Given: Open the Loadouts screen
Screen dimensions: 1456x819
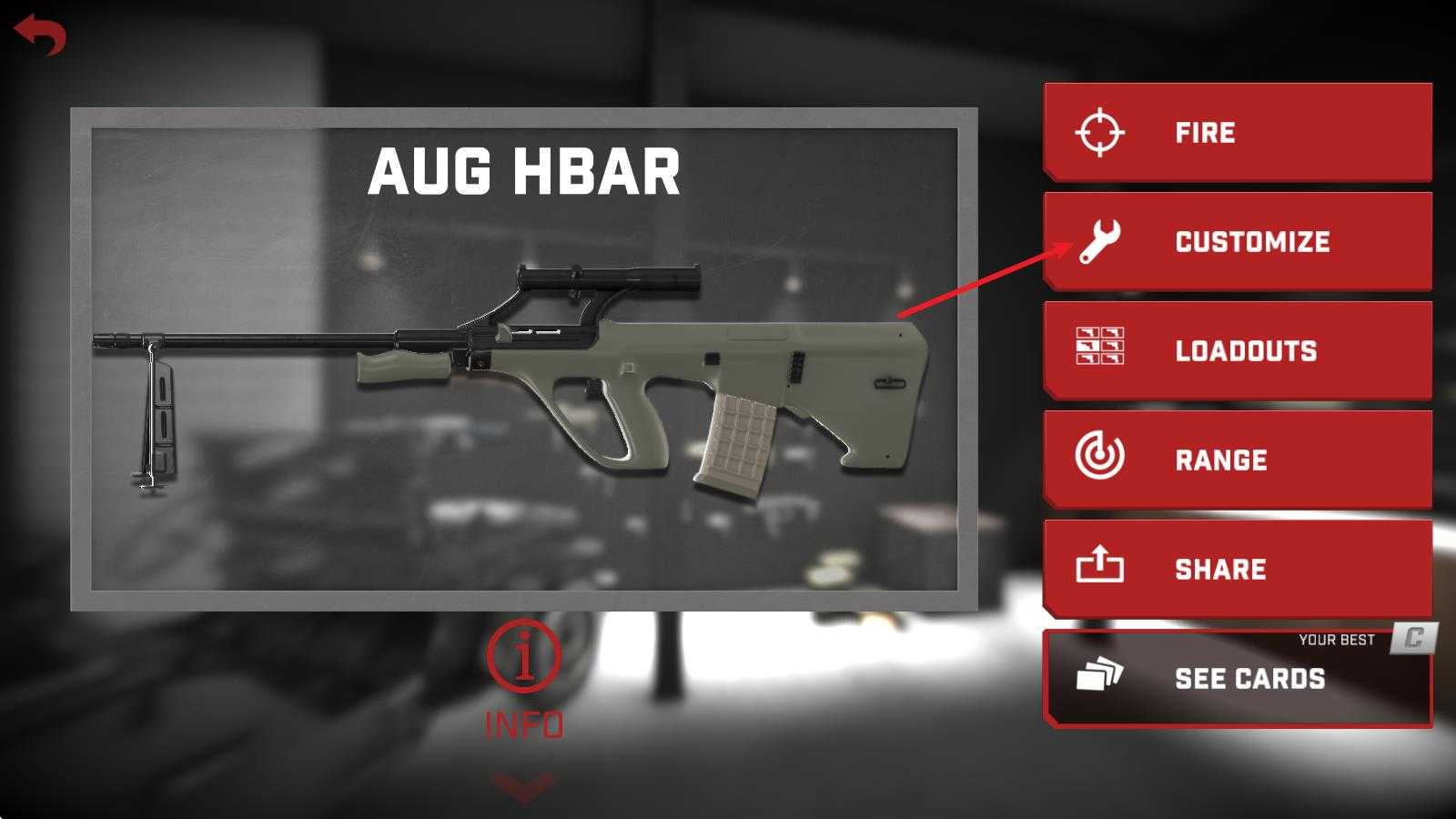Looking at the screenshot, I should pos(1238,351).
